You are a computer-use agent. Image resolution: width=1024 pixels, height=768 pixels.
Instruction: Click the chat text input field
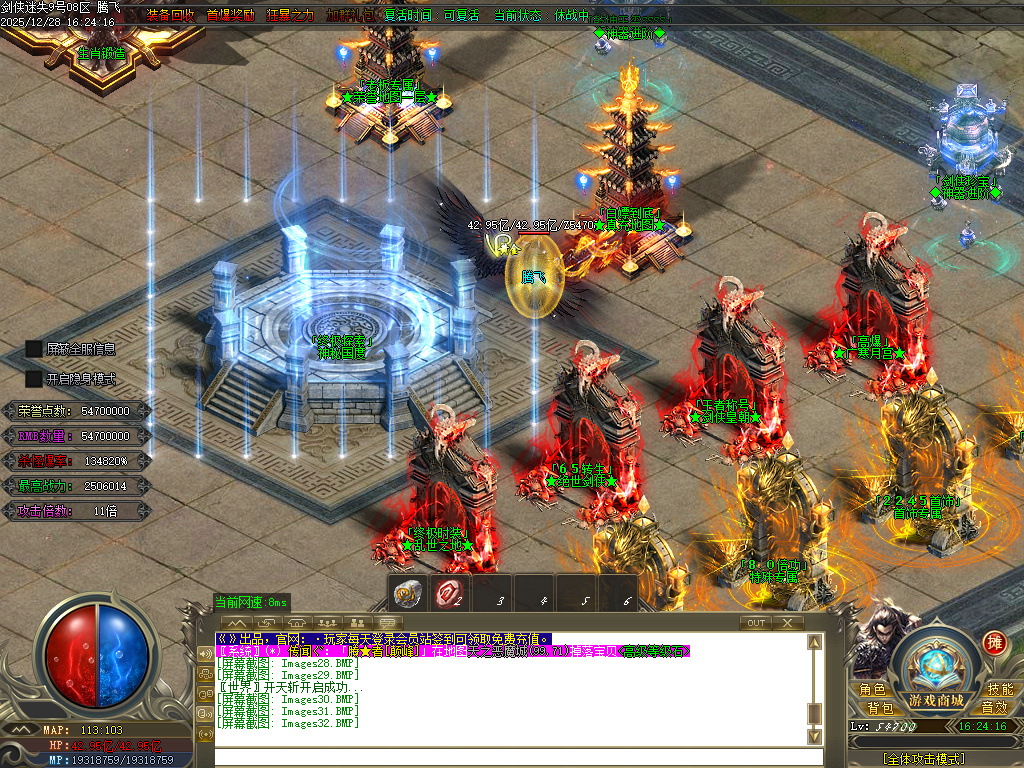(510, 757)
